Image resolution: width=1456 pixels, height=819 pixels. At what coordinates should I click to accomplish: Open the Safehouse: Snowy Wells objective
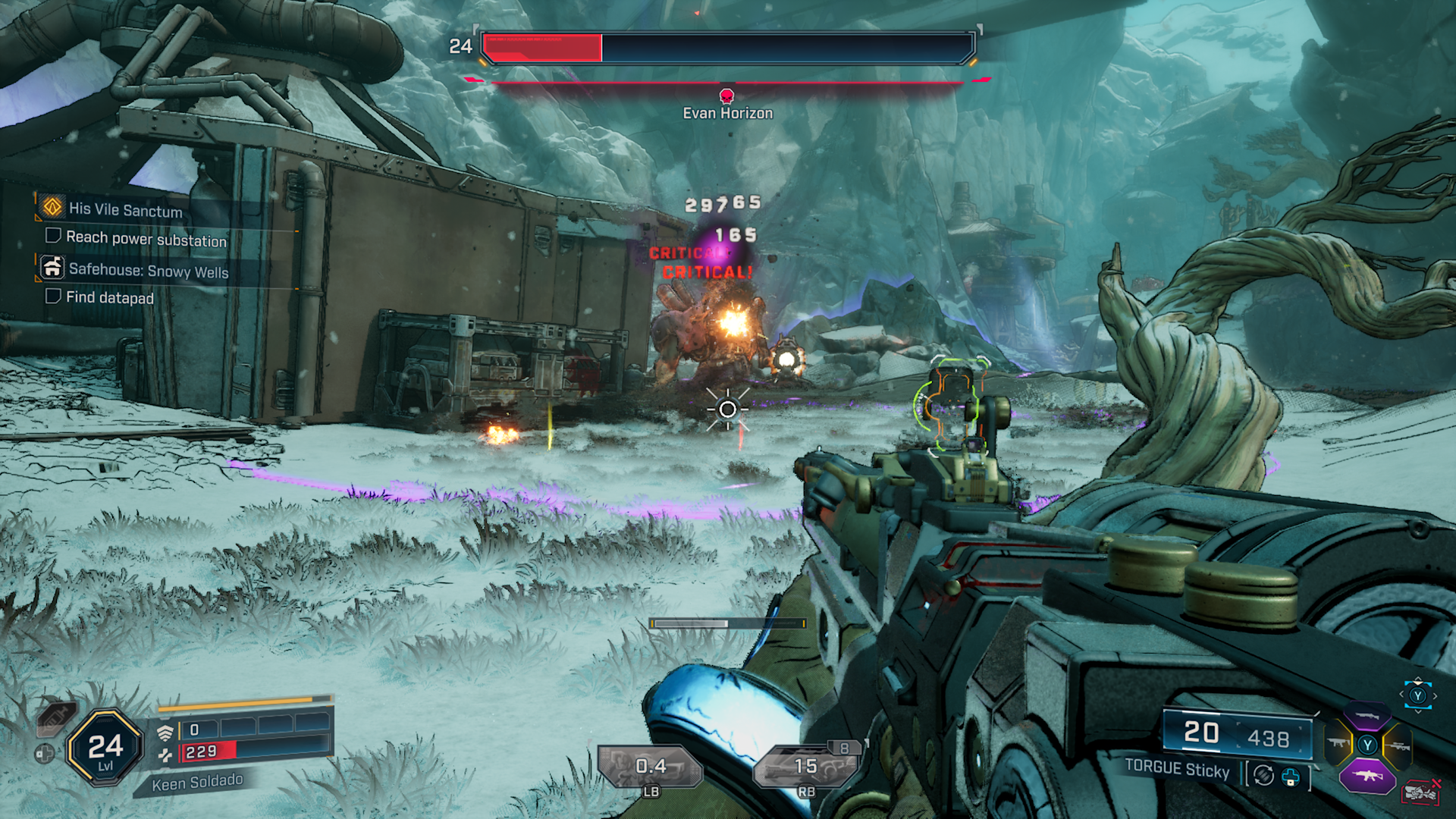point(148,271)
